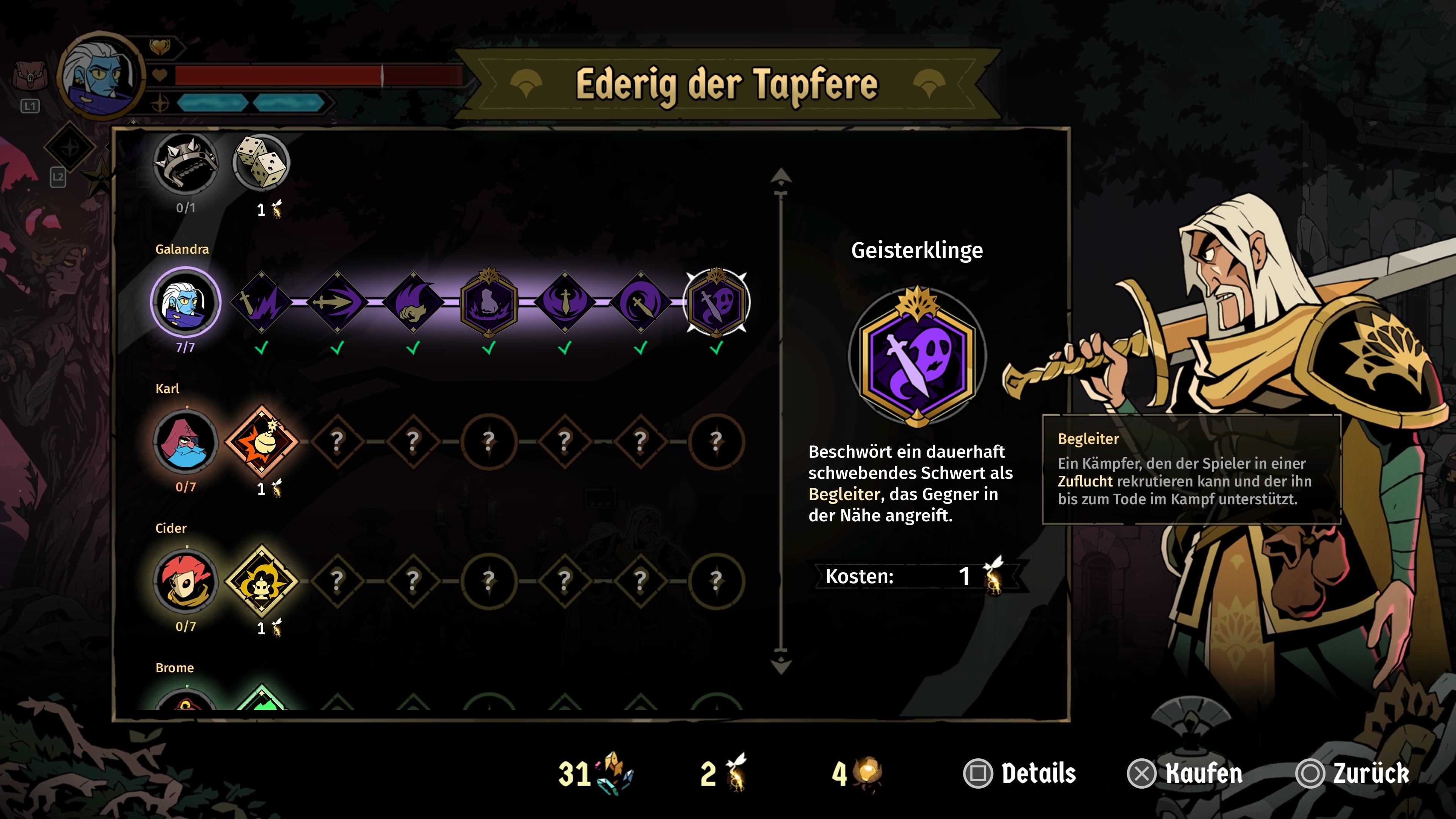Click the scroll-down arrow of the skill list

[x=781, y=664]
